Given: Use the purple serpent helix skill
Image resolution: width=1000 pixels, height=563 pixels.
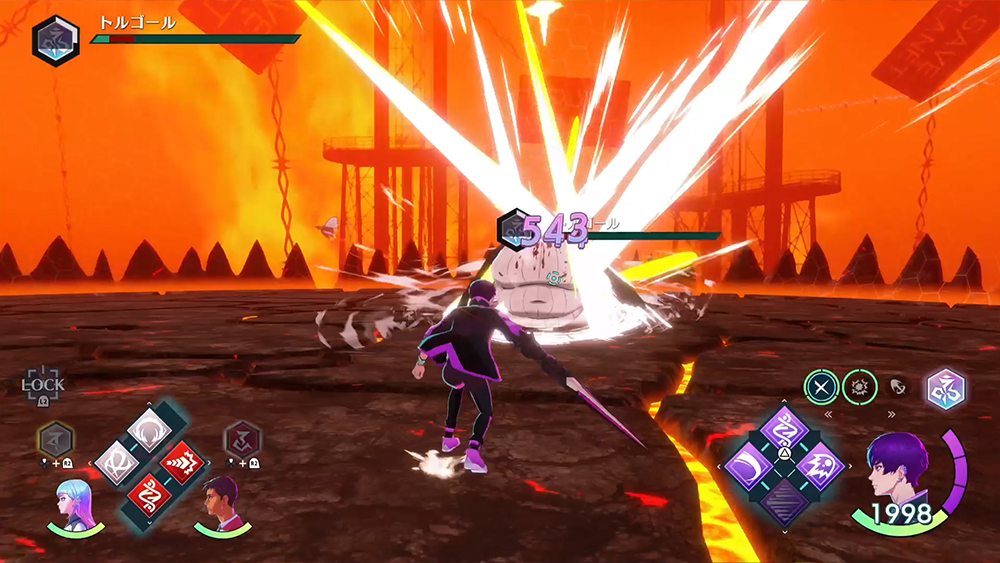Looking at the screenshot, I should [x=785, y=432].
